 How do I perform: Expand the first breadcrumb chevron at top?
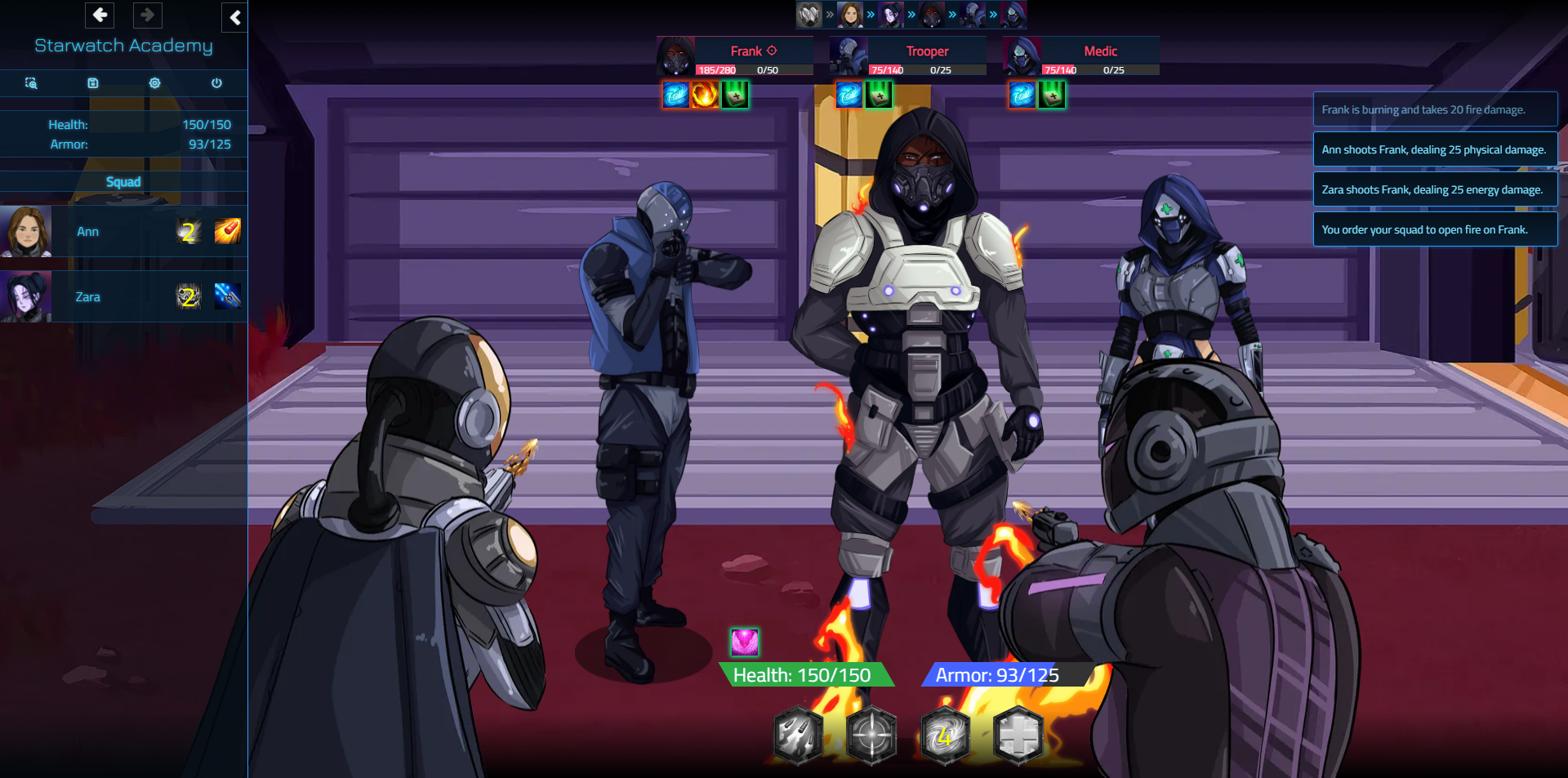coord(831,14)
